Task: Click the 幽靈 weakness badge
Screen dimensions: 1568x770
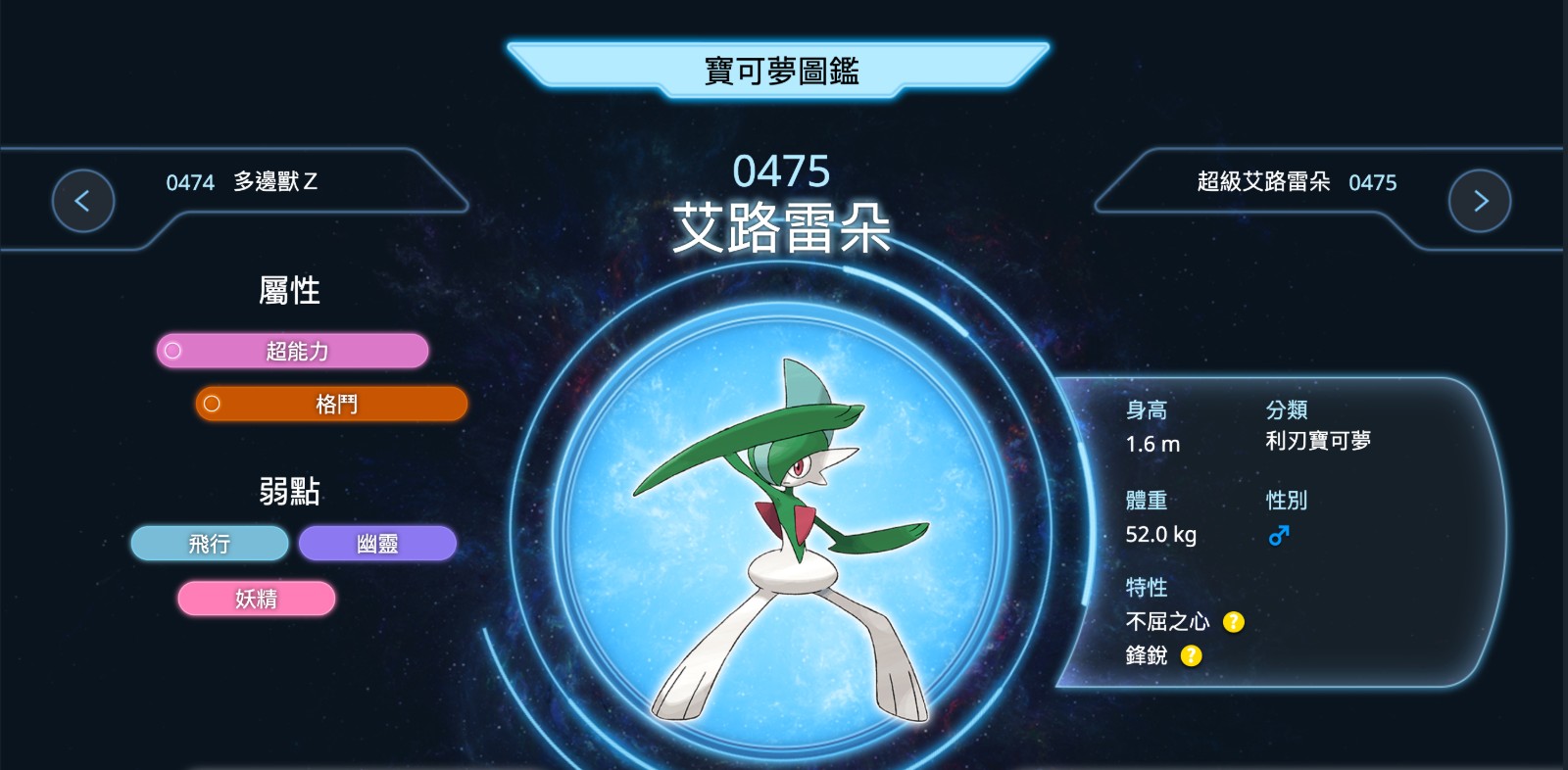Action: pyautogui.click(x=377, y=543)
